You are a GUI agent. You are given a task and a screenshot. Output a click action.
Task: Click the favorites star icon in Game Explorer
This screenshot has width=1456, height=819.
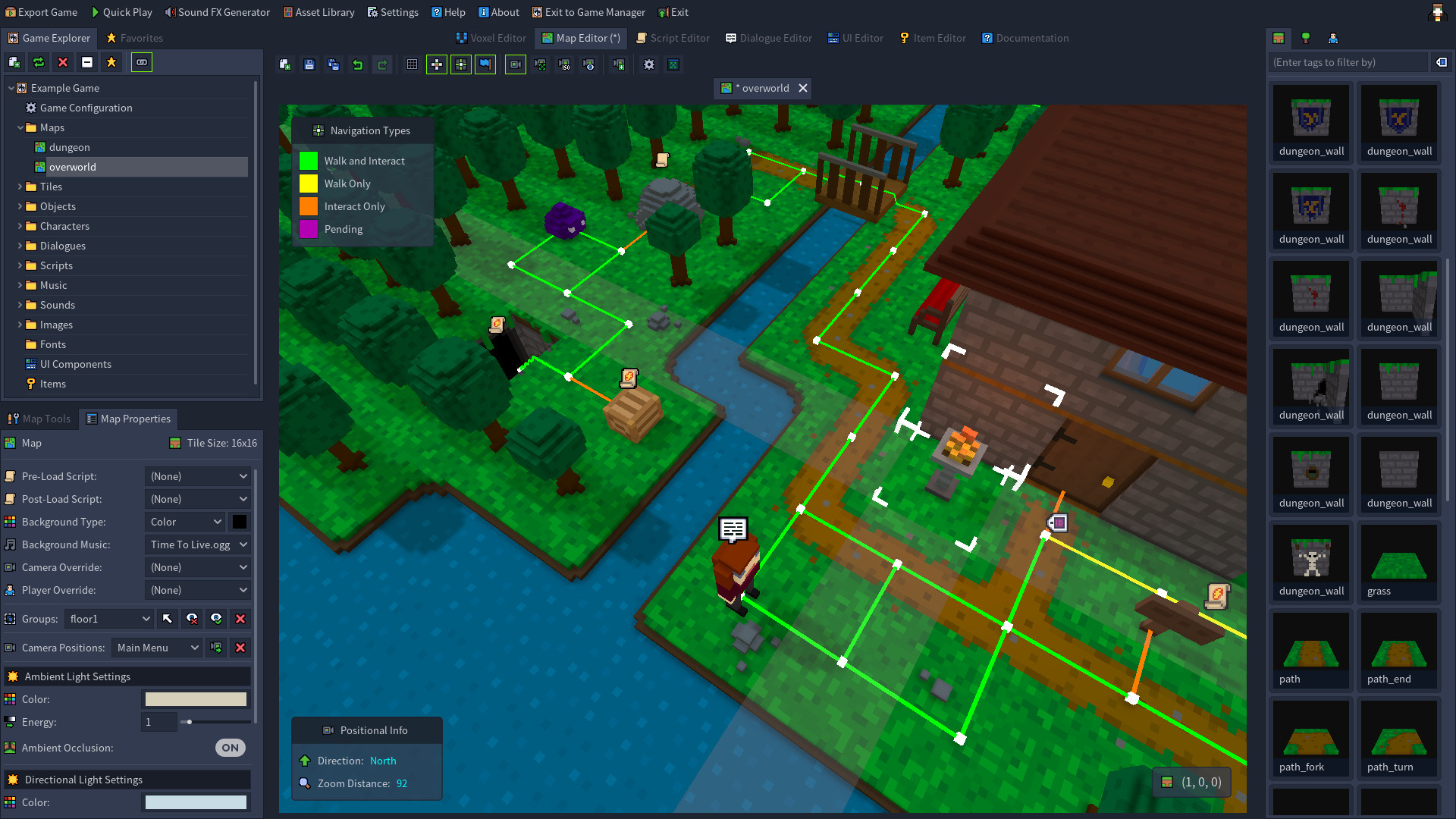111,62
